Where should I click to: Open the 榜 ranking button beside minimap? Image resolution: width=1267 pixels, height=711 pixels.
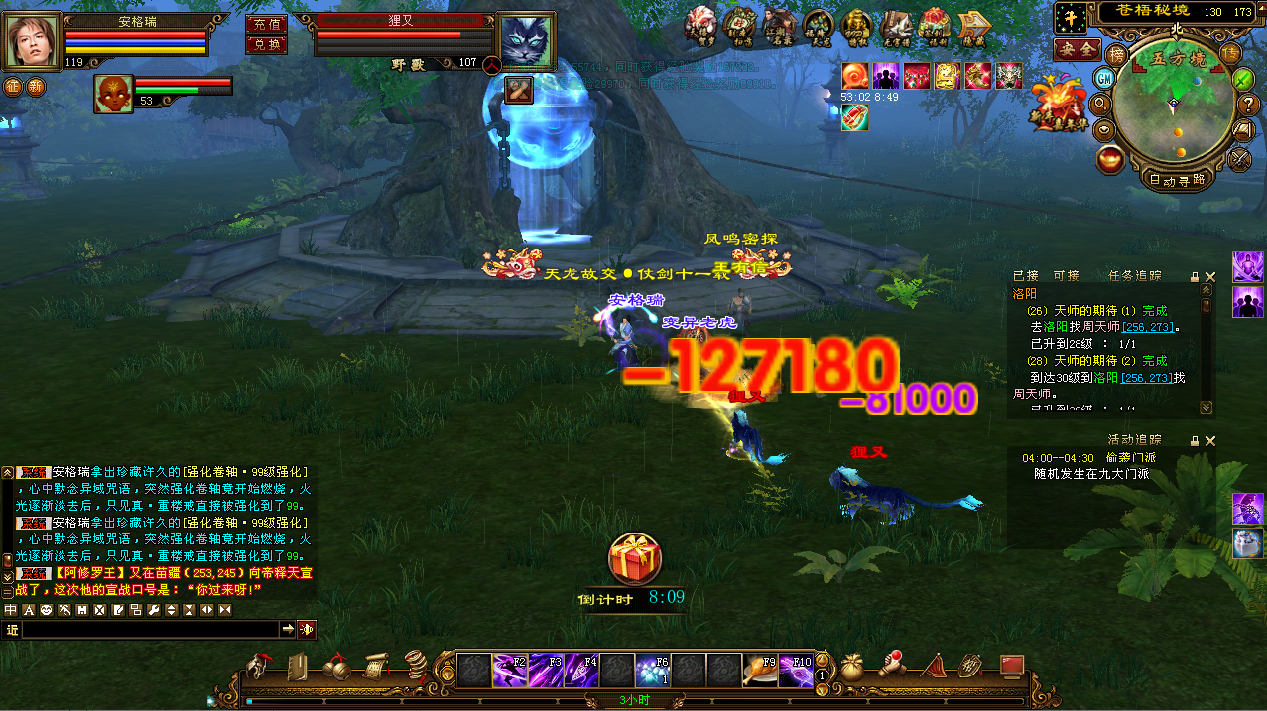click(x=1117, y=53)
